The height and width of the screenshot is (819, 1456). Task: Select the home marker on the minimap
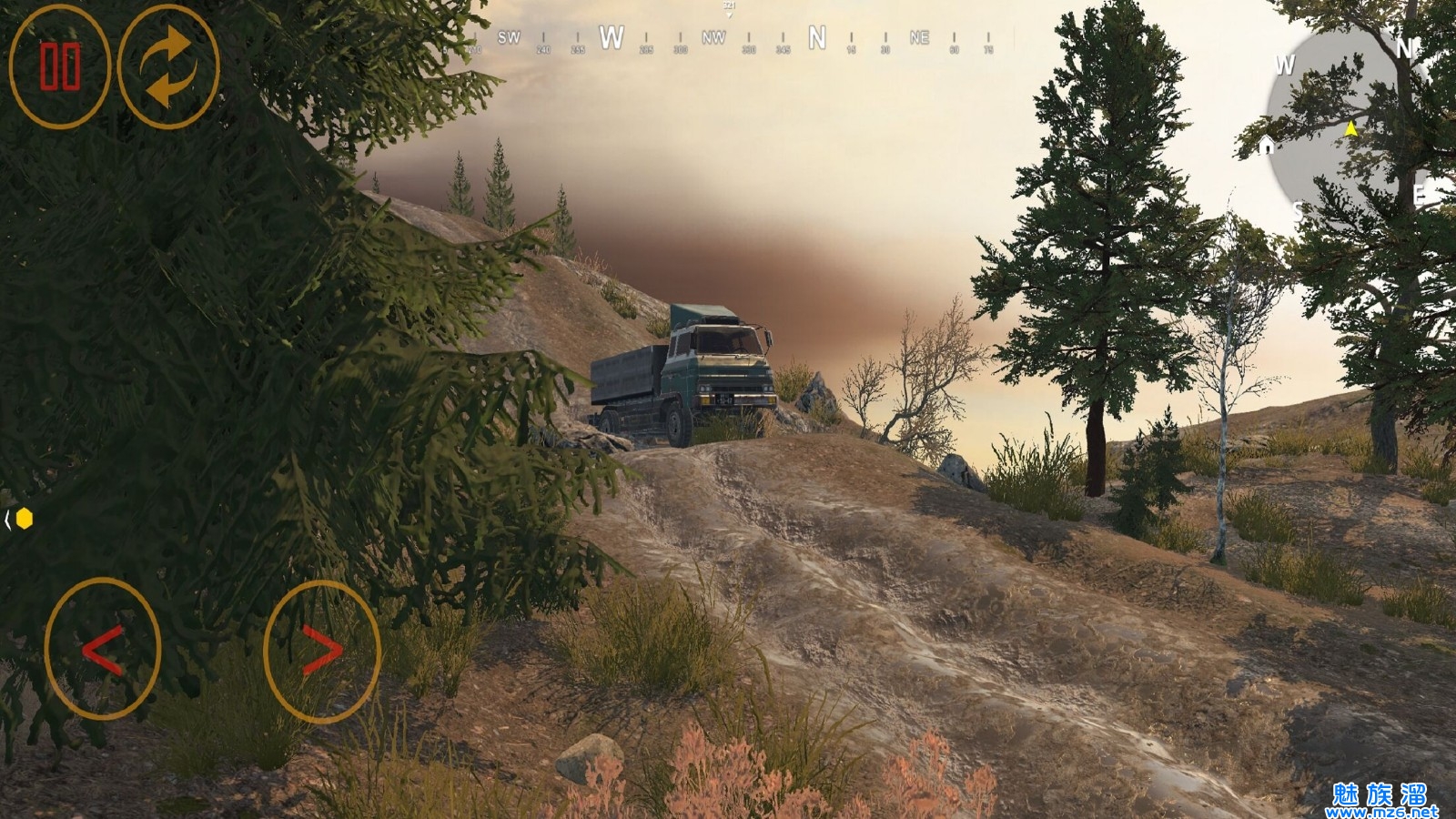[1266, 146]
